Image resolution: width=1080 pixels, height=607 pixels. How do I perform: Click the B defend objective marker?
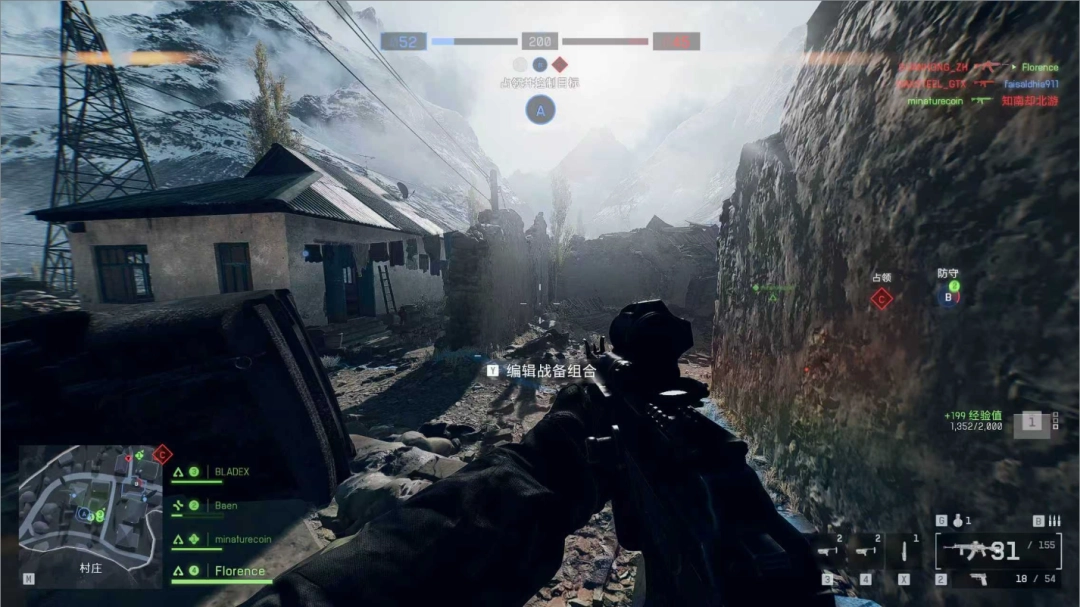tap(948, 296)
